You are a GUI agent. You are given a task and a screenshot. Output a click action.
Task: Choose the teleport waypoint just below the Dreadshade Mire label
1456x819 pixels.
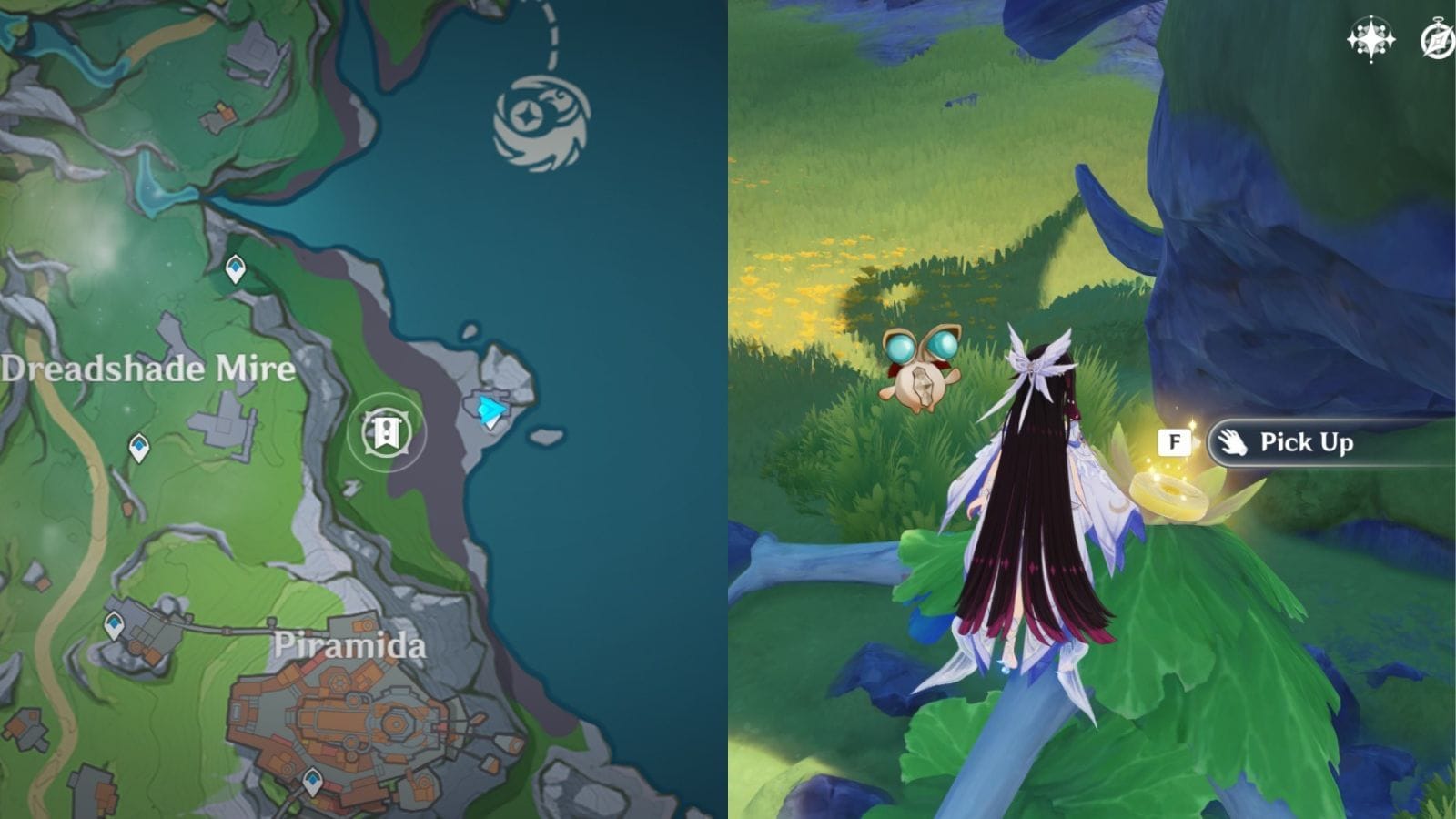[x=138, y=447]
